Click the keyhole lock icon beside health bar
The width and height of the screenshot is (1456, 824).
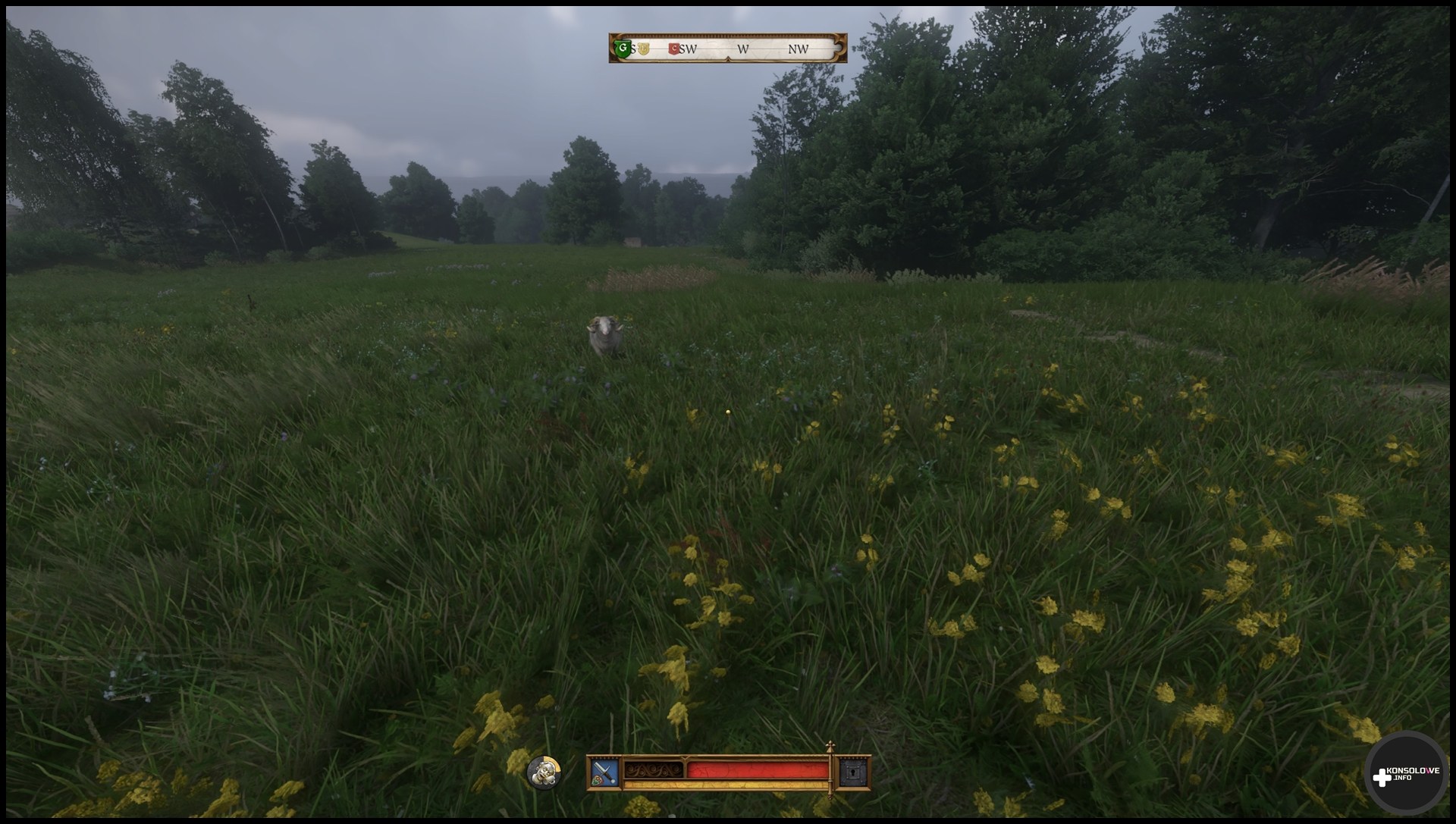coord(849,773)
